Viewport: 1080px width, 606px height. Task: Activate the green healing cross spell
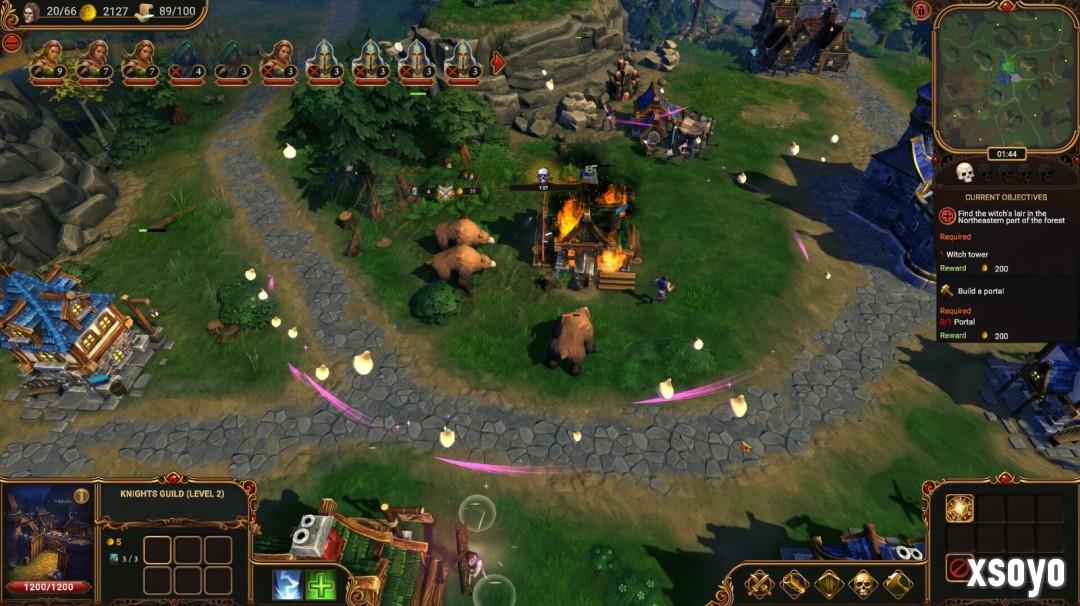click(x=320, y=584)
